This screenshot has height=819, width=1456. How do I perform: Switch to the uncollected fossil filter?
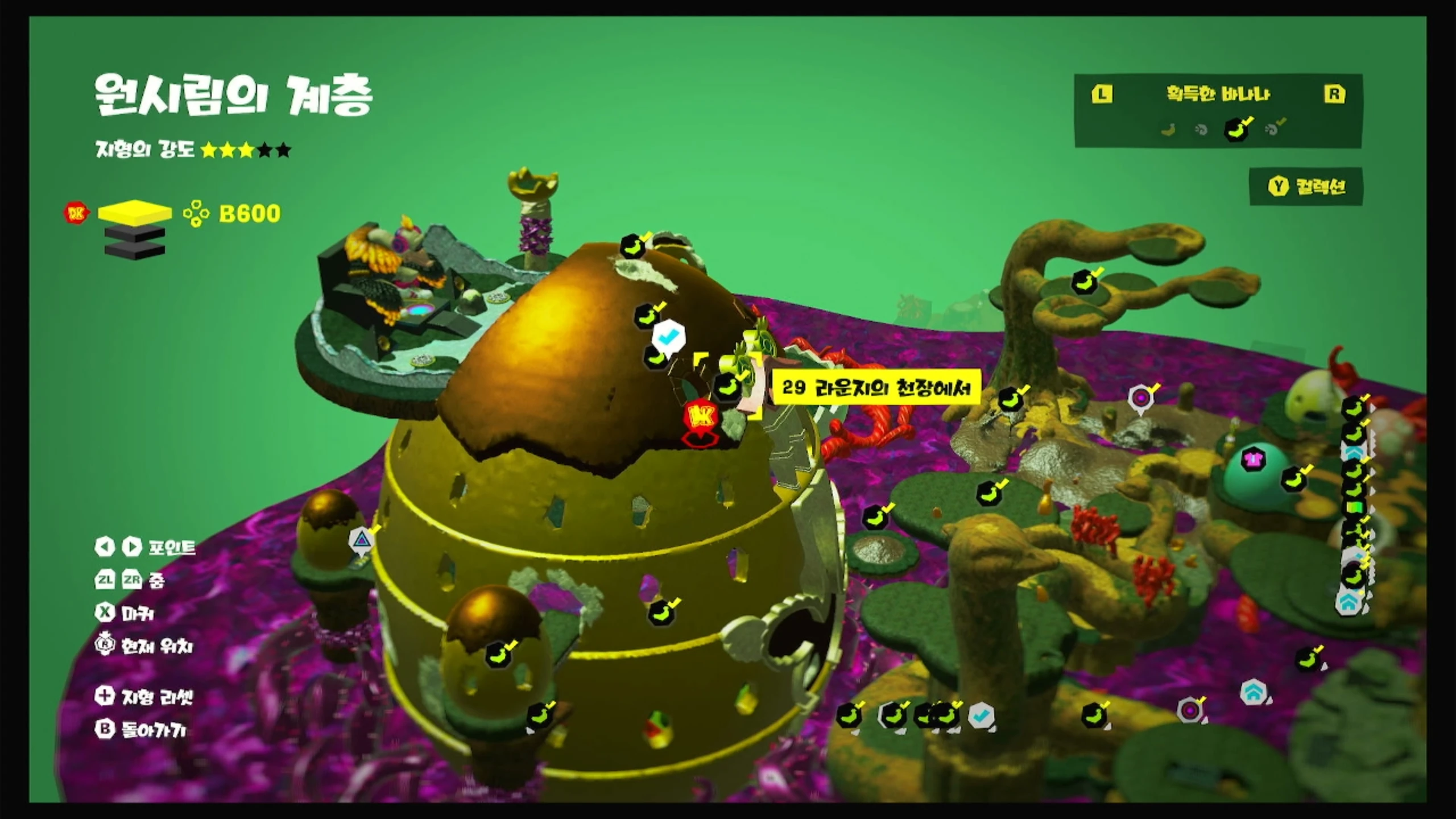[x=1201, y=130]
